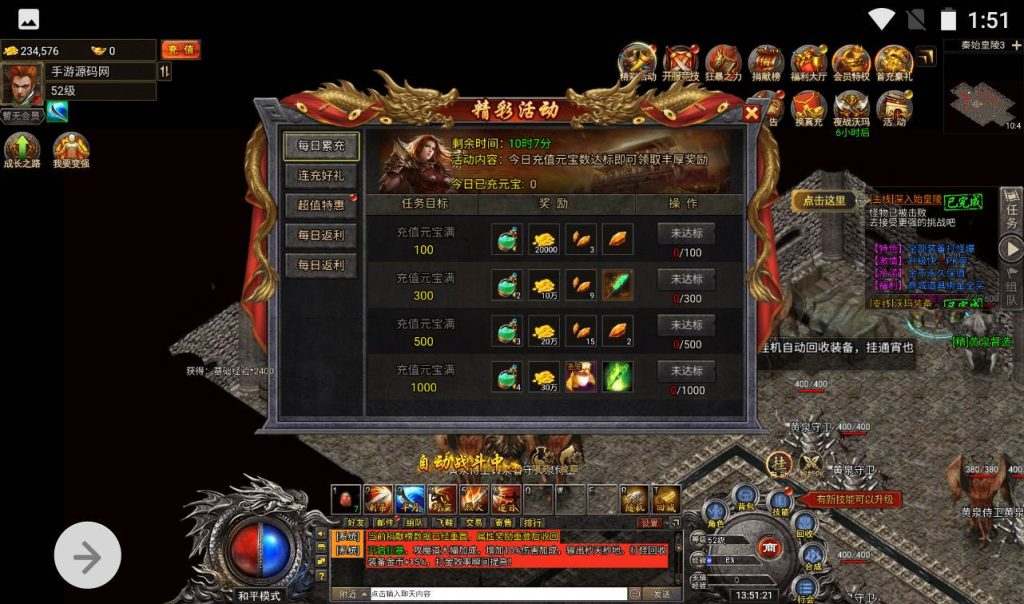The image size is (1024, 604).
Task: Click 未达标 button for the 100 yuanbao reward
Action: 686,233
